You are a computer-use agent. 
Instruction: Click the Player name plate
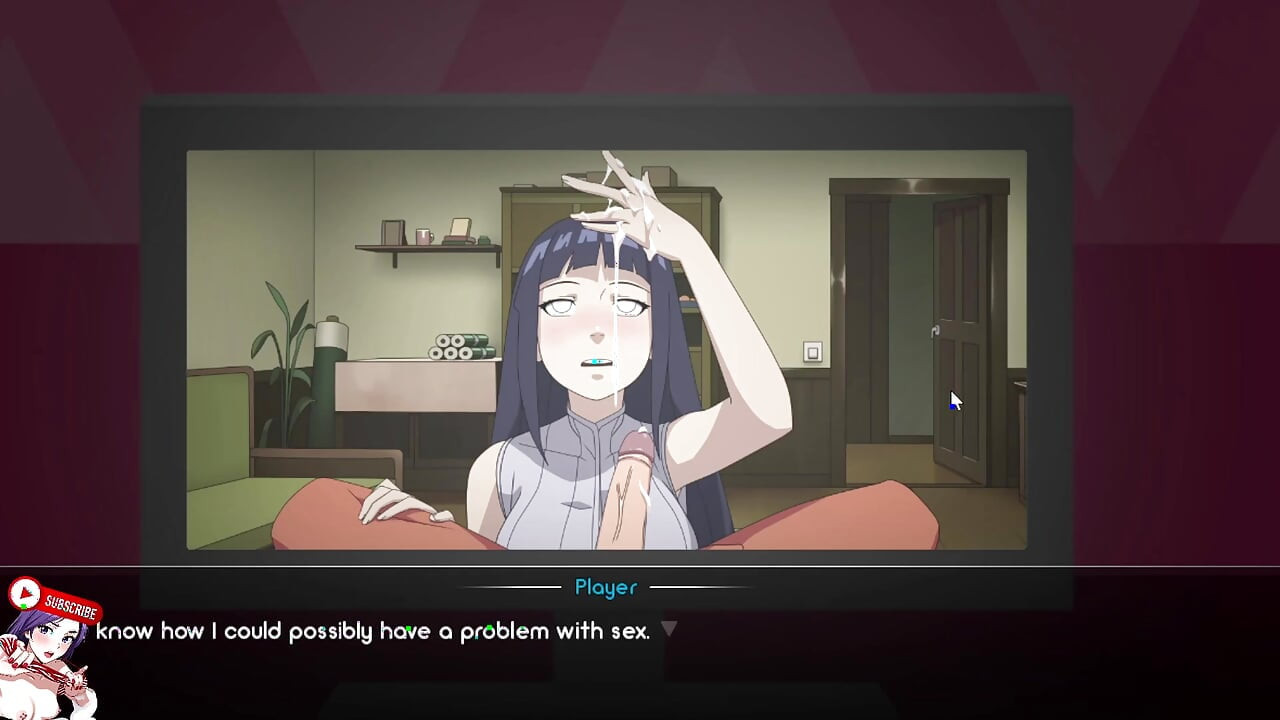604,588
